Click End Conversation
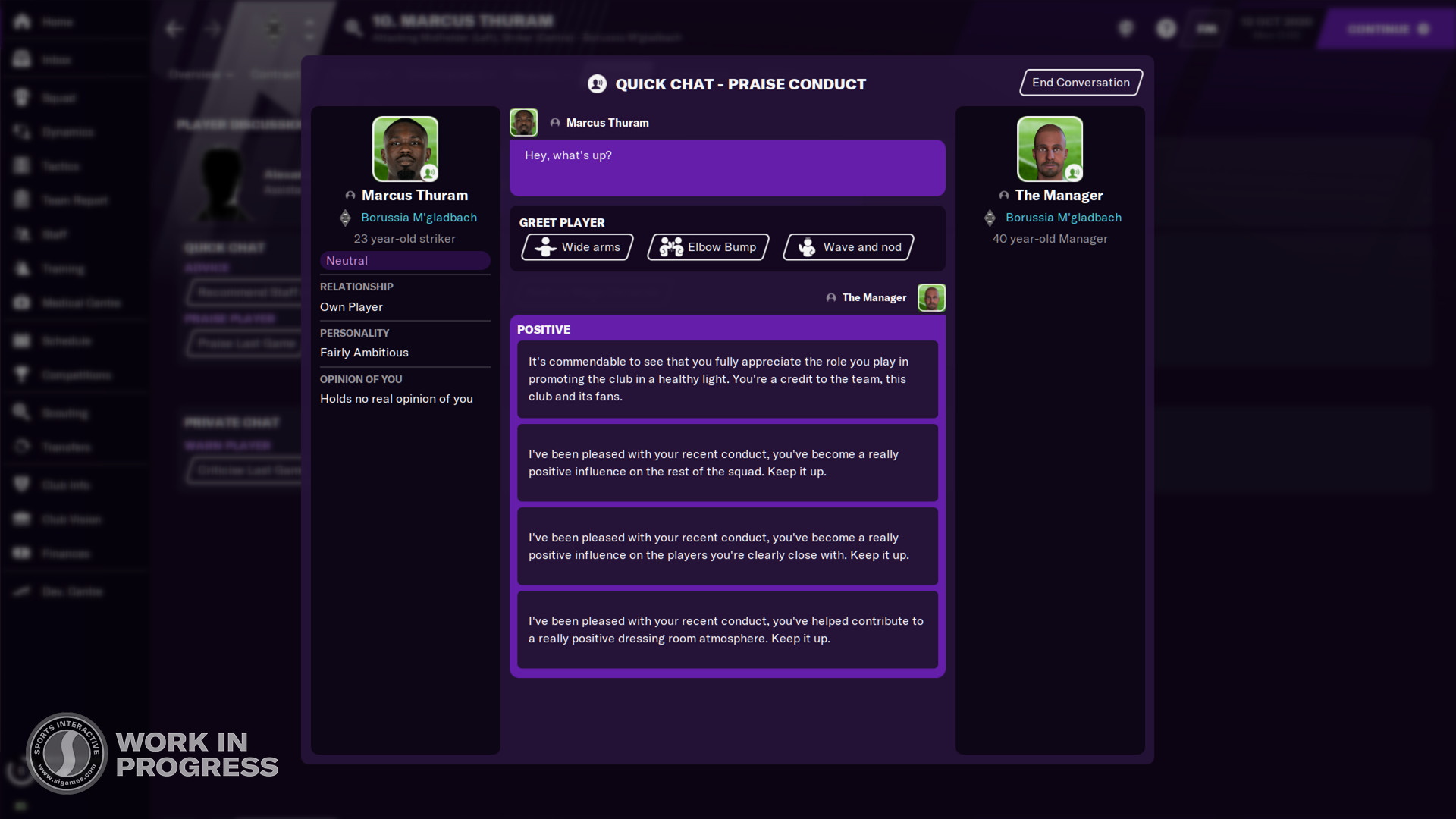The height and width of the screenshot is (819, 1456). (1080, 83)
